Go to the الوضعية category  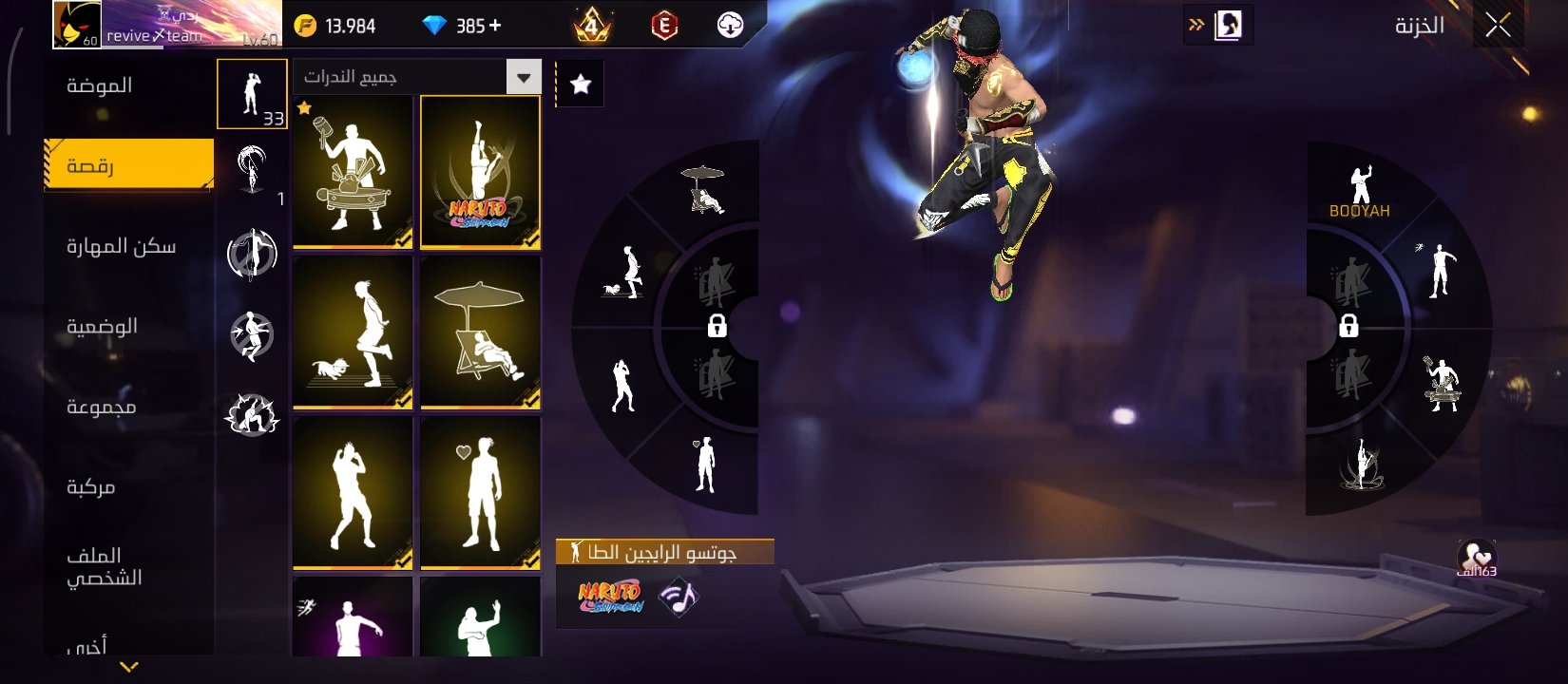pyautogui.click(x=102, y=327)
